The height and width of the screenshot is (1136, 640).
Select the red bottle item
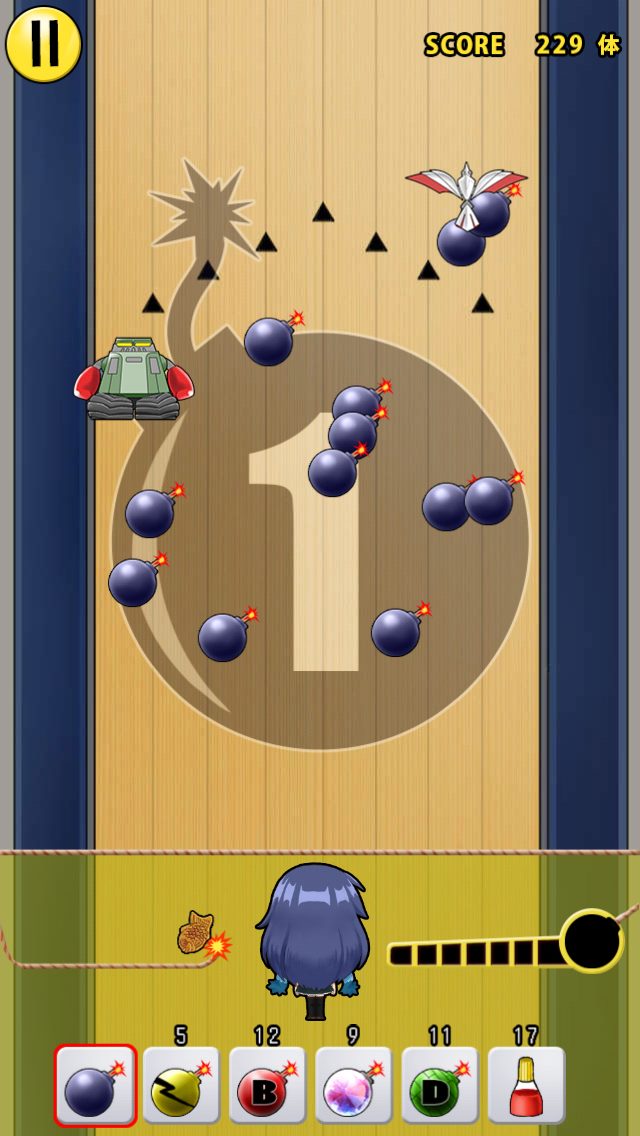pyautogui.click(x=526, y=1086)
